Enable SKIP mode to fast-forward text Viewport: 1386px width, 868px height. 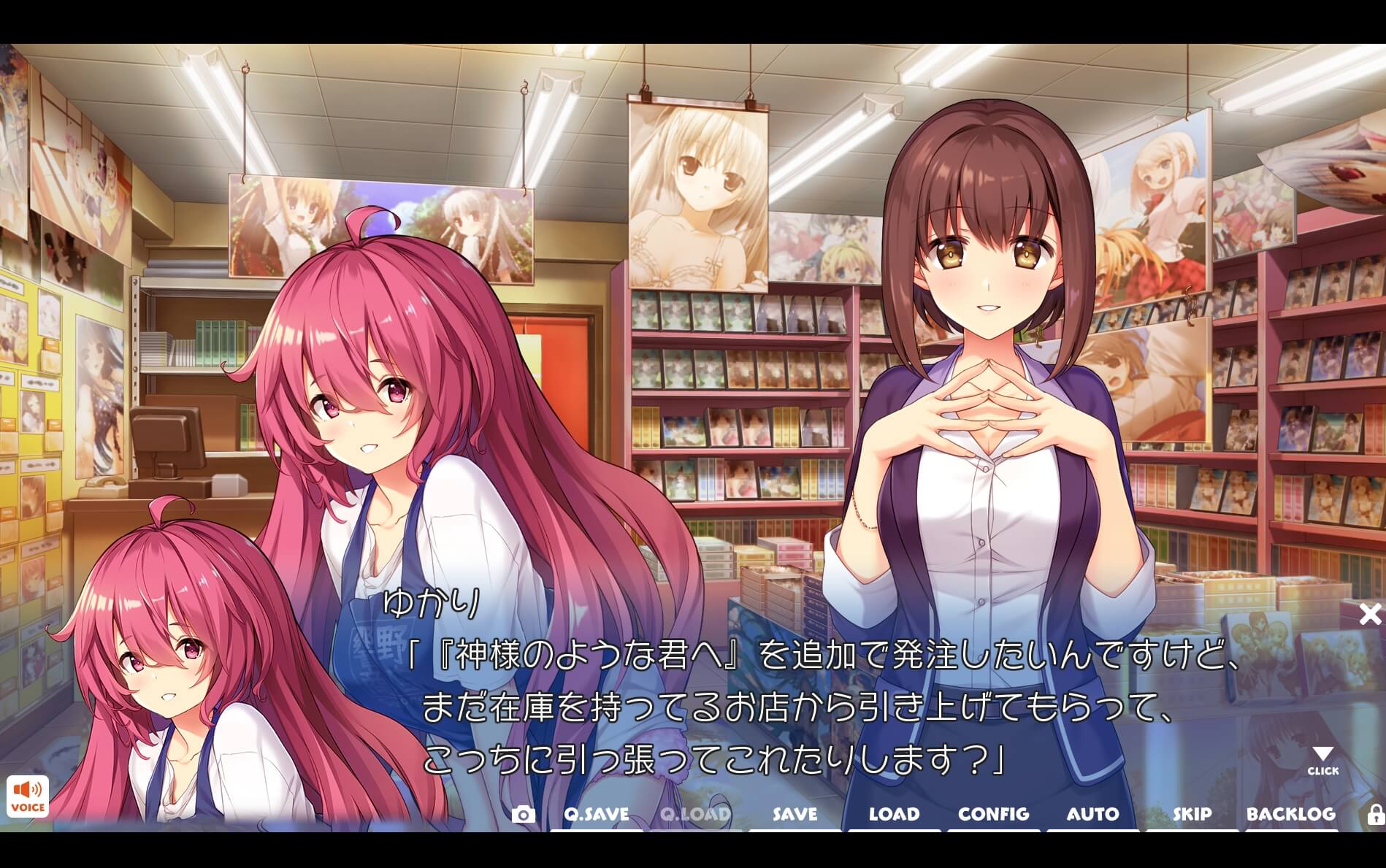point(1191,814)
